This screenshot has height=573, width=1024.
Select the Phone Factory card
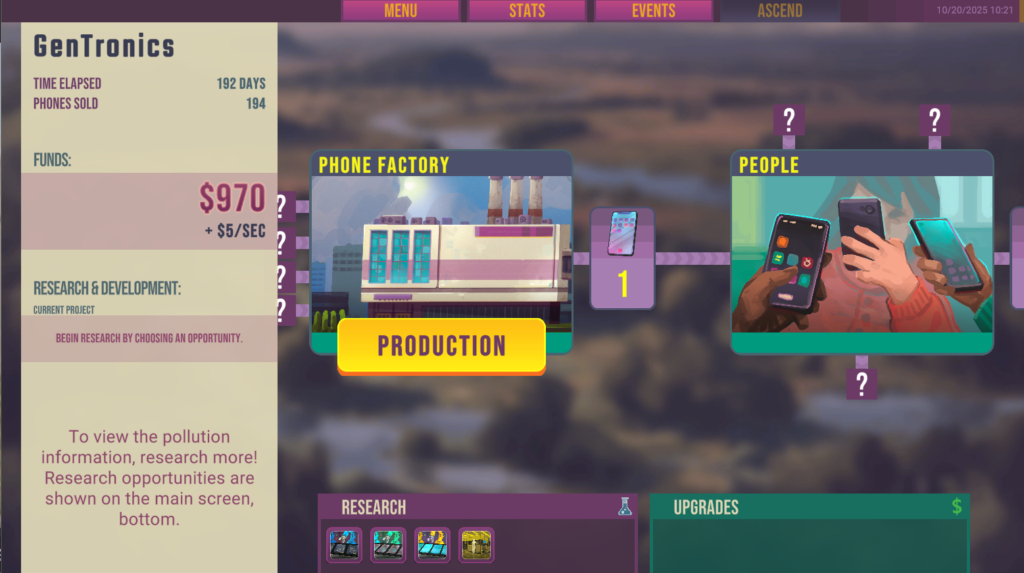coord(441,240)
